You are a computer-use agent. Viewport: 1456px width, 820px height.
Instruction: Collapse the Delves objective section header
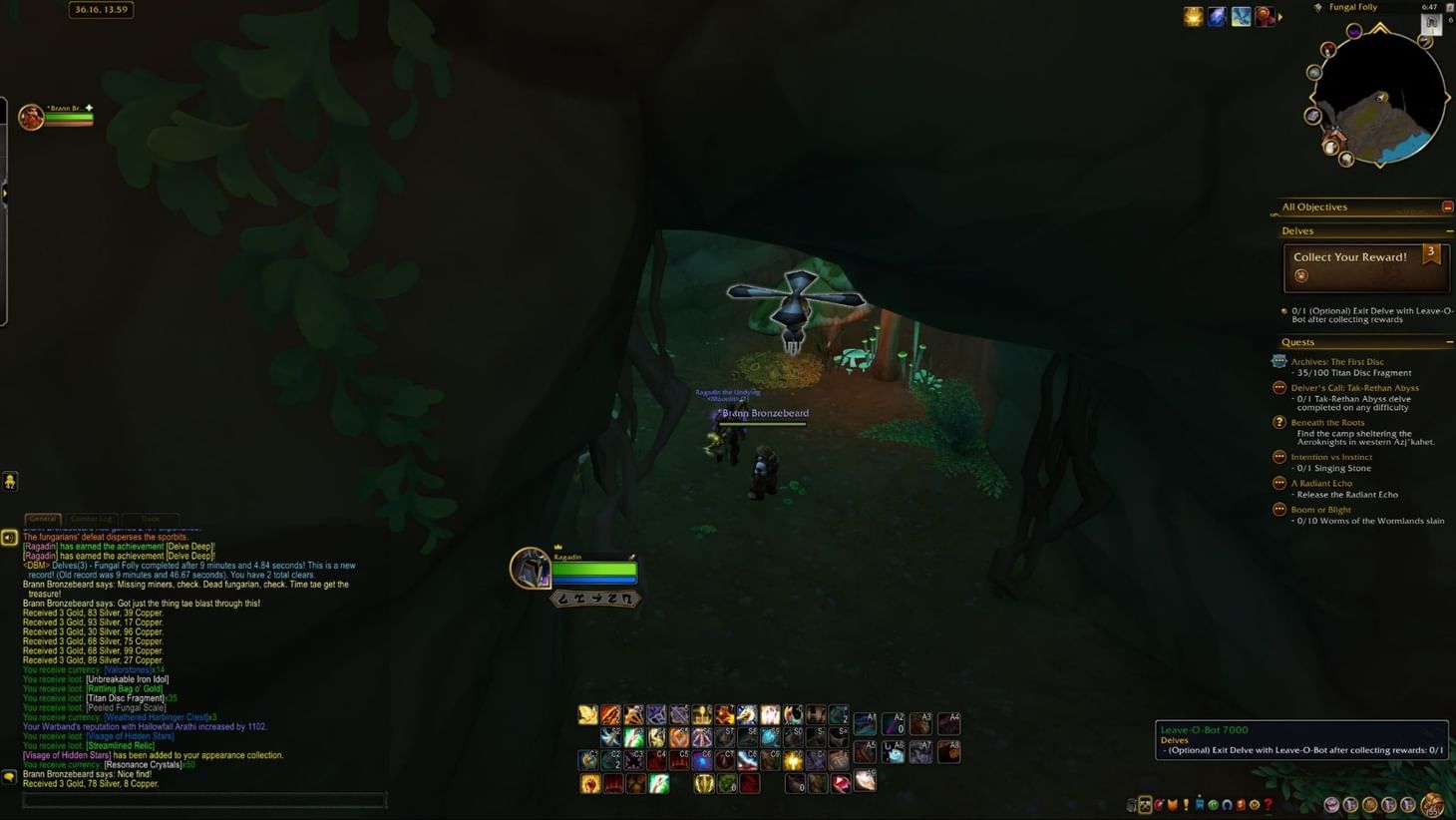pyautogui.click(x=1451, y=230)
